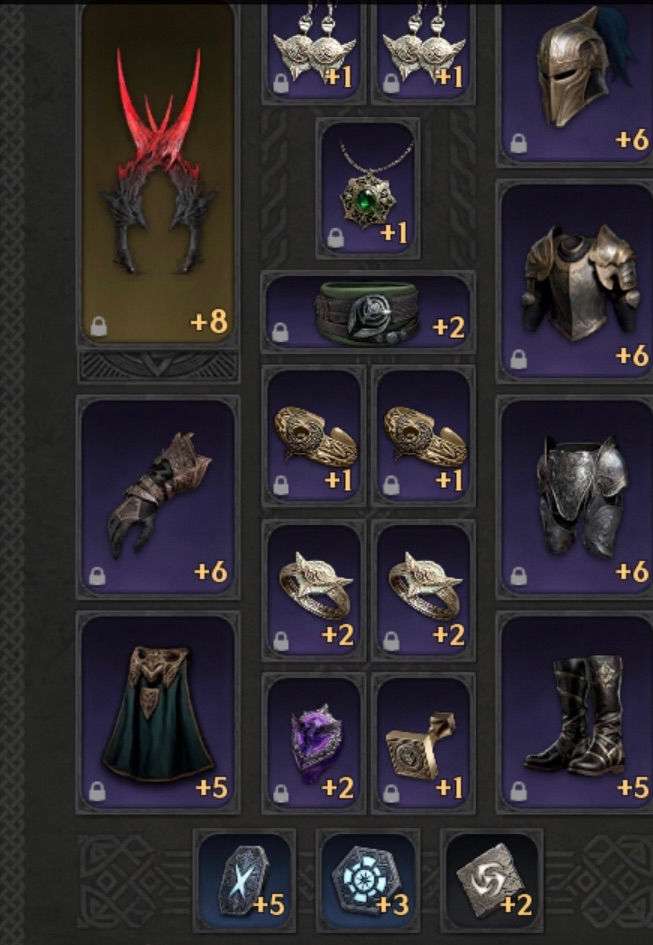Select the dark green cloak slot
Image resolution: width=653 pixels, height=945 pixels.
coord(158,712)
